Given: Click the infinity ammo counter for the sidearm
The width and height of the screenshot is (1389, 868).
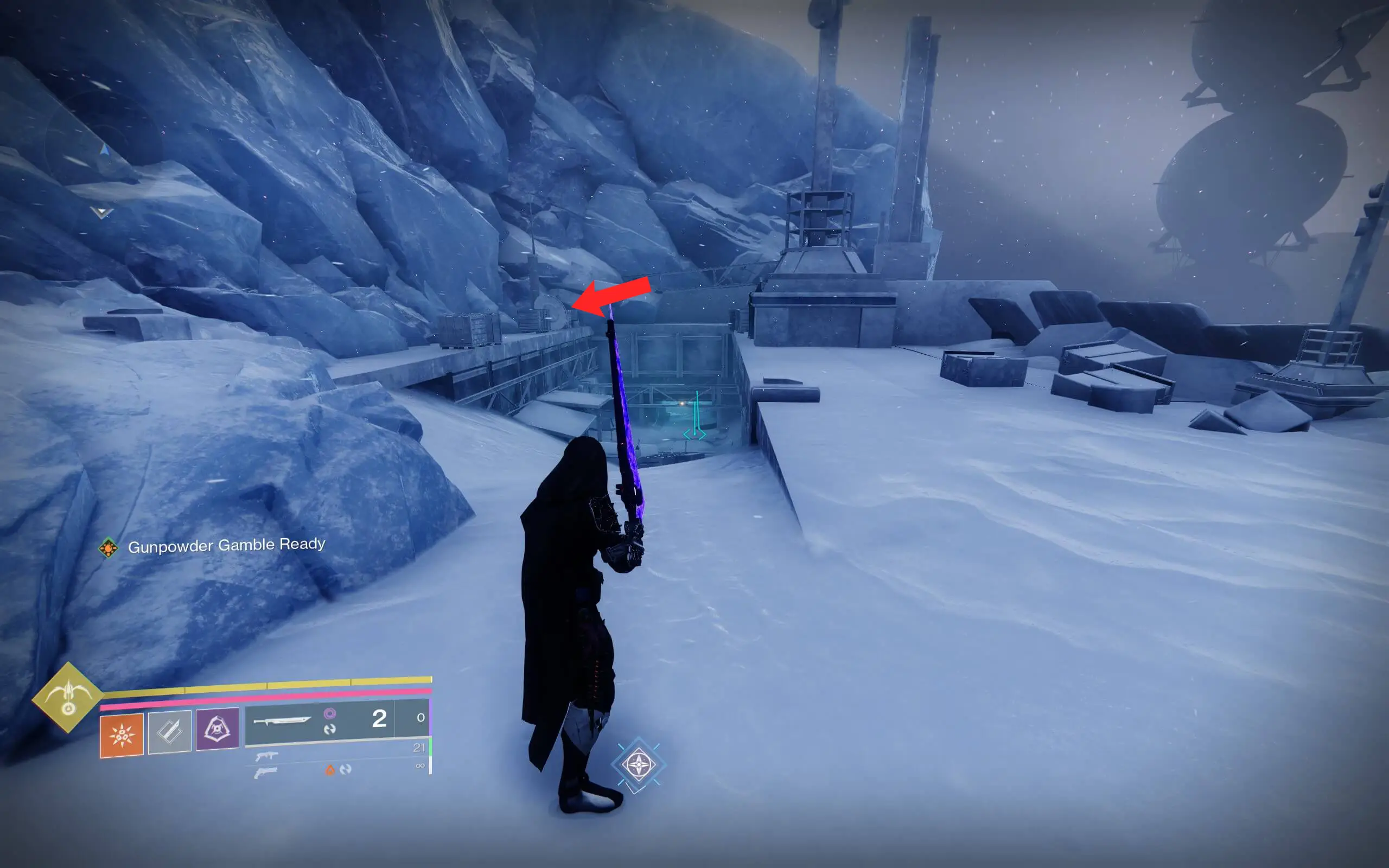Looking at the screenshot, I should pos(421,765).
